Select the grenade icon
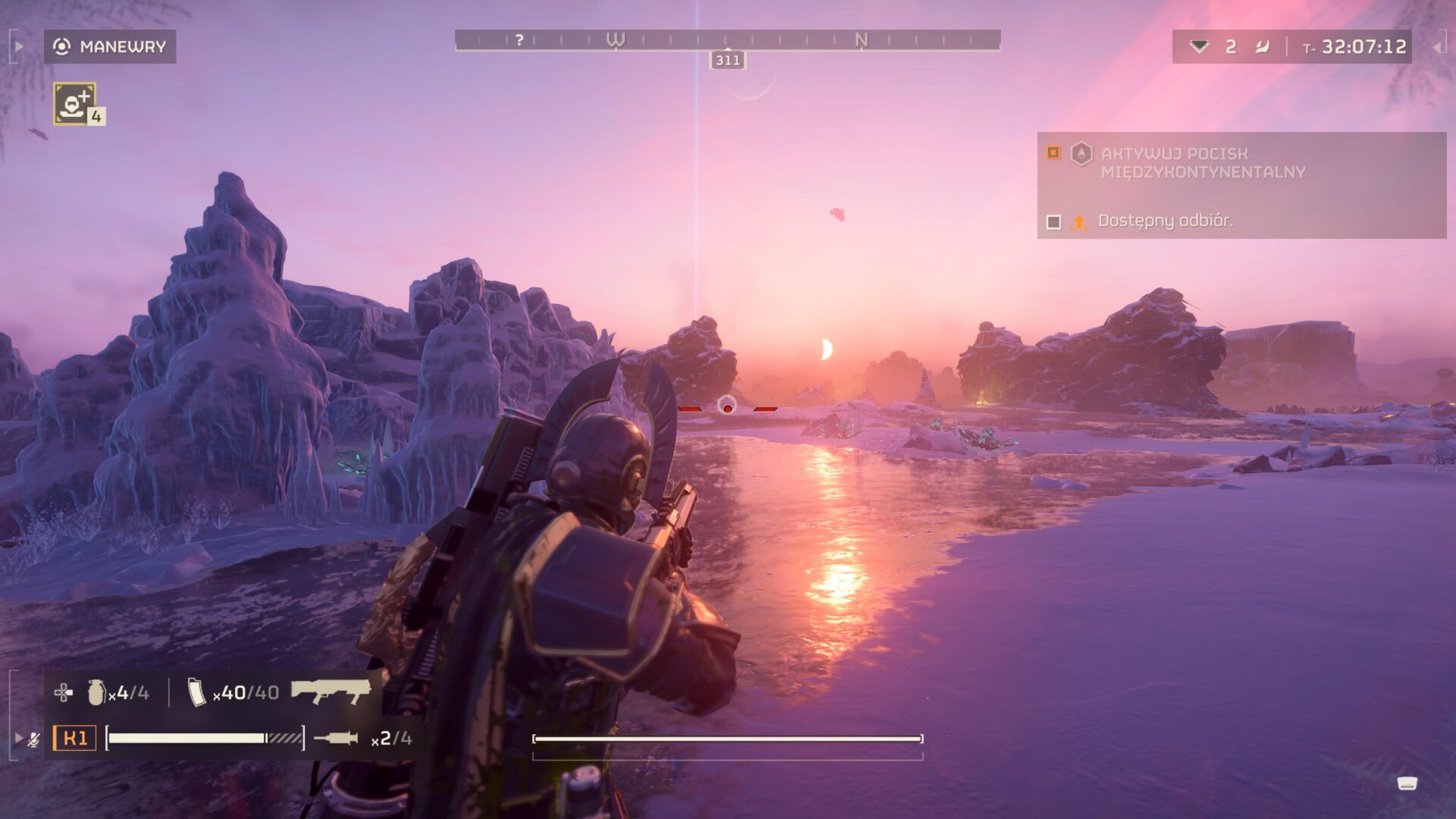This screenshot has height=819, width=1456. (x=96, y=692)
